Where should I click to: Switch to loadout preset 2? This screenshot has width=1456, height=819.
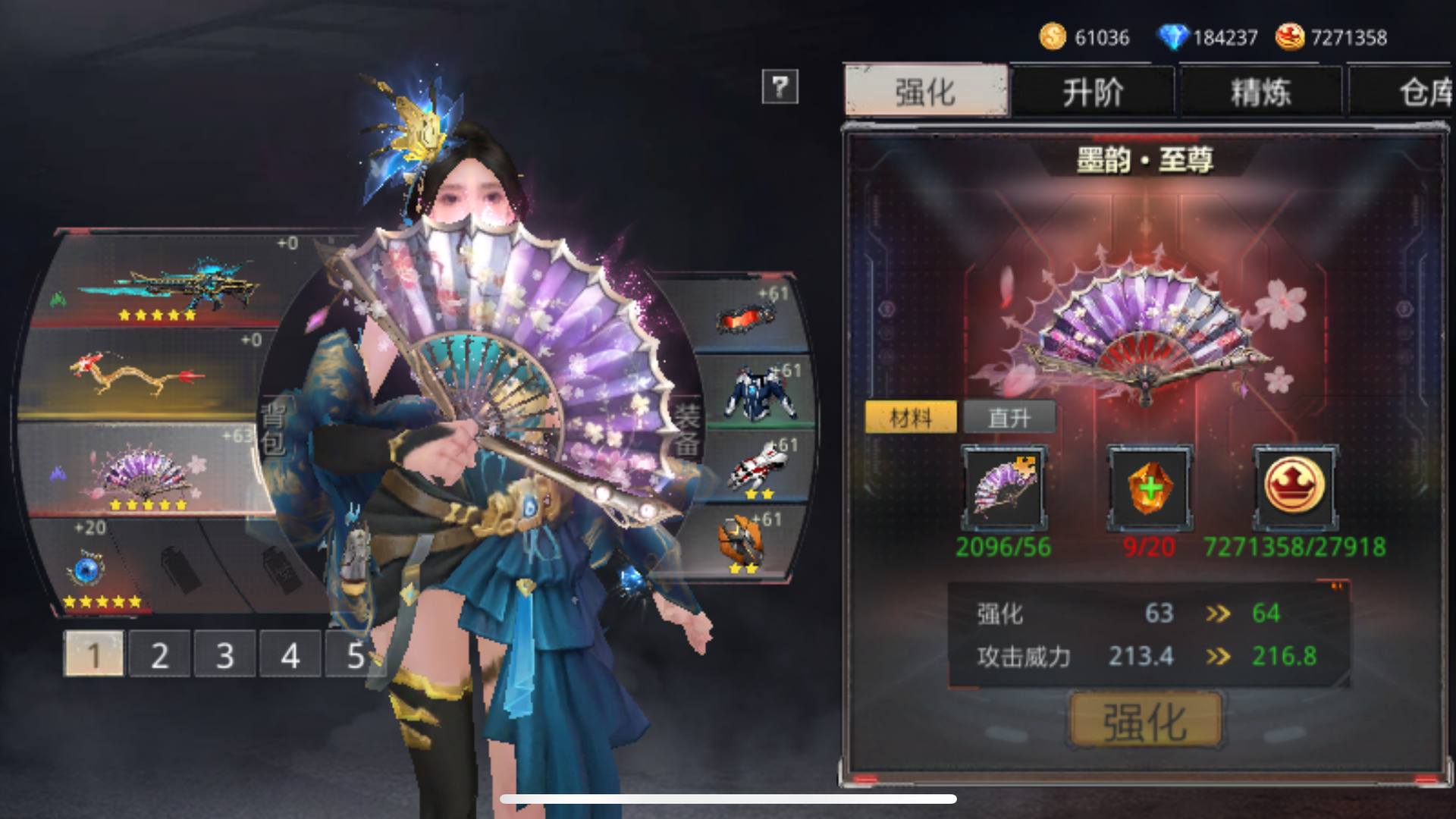(159, 655)
